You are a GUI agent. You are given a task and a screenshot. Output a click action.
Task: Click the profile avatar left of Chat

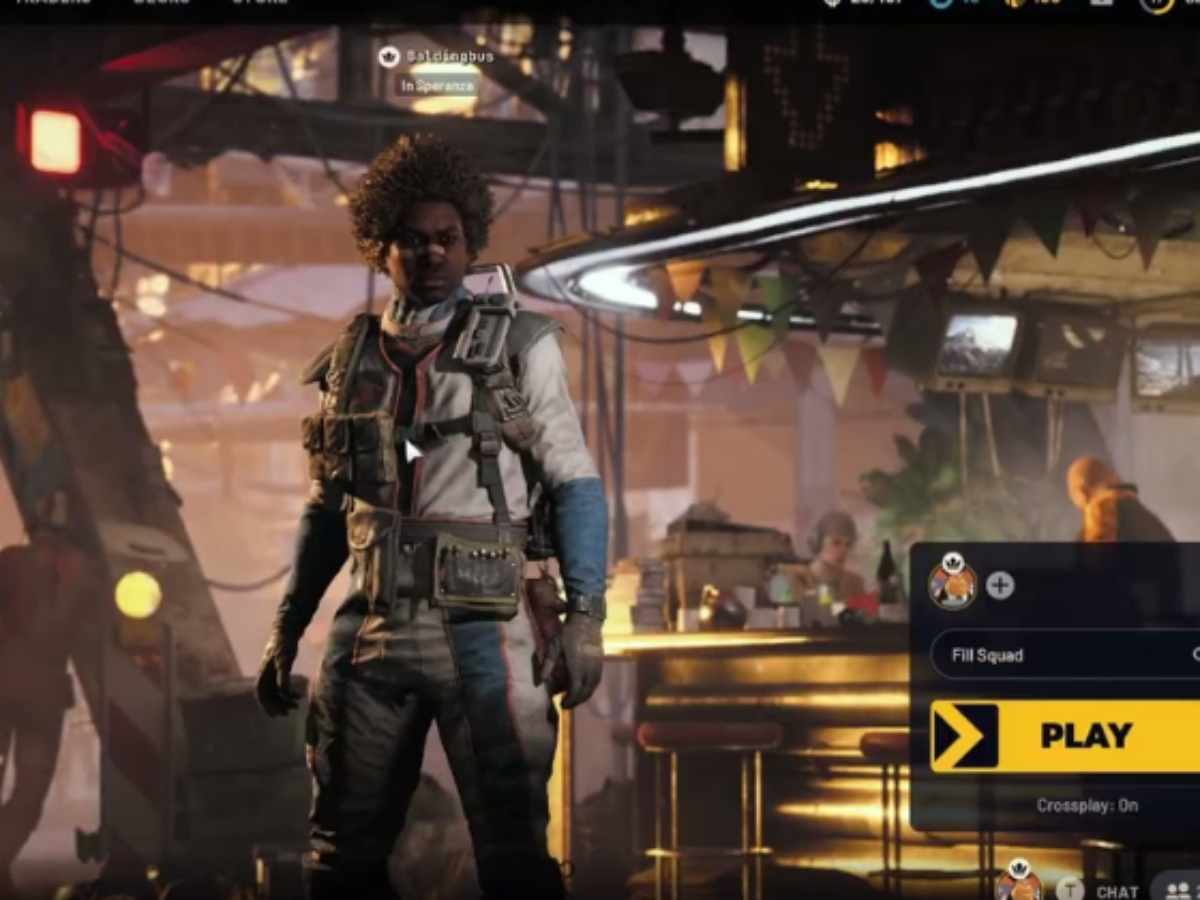click(1017, 883)
